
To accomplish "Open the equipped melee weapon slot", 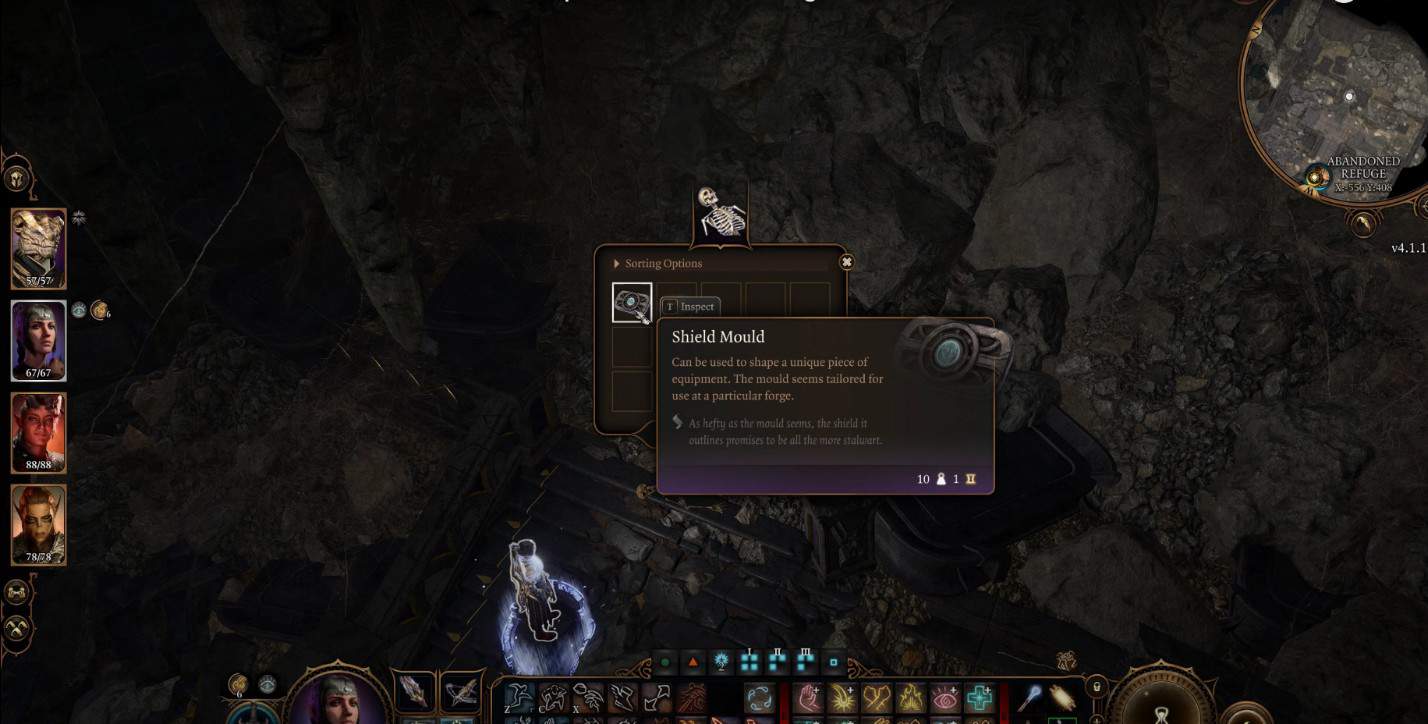I will tap(416, 693).
